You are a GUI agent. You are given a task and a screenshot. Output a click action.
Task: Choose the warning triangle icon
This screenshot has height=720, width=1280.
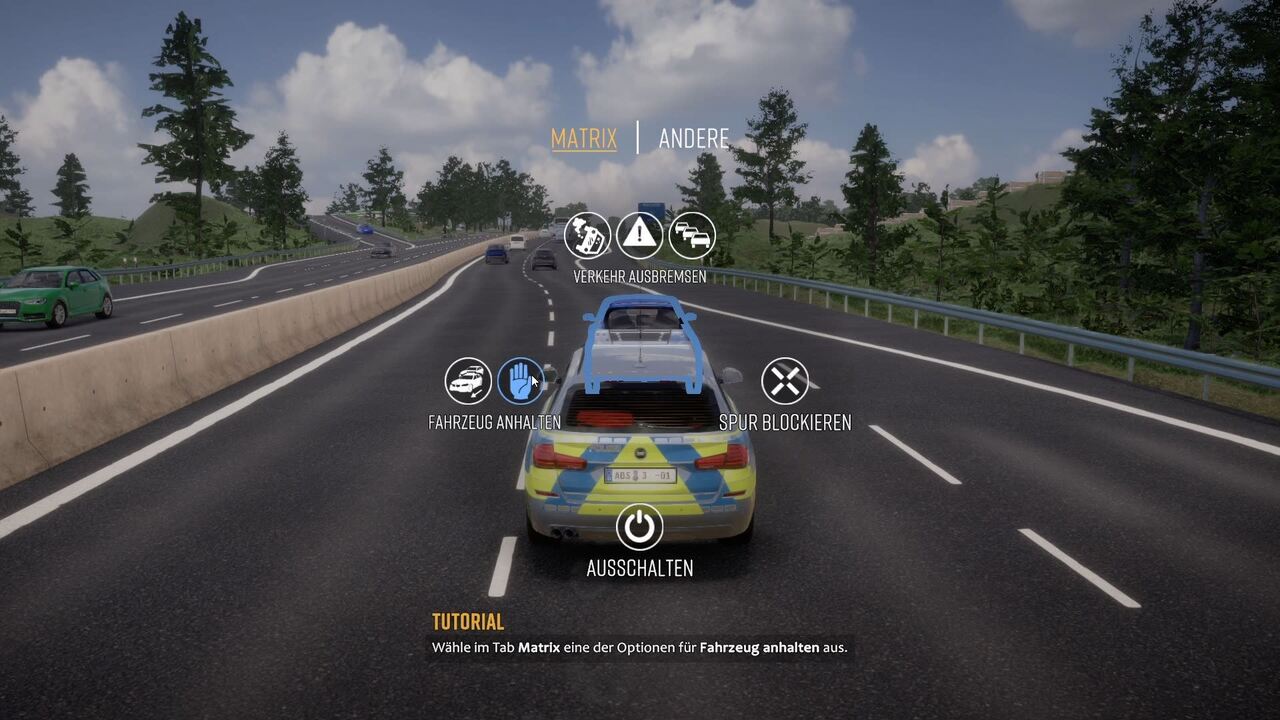point(640,236)
